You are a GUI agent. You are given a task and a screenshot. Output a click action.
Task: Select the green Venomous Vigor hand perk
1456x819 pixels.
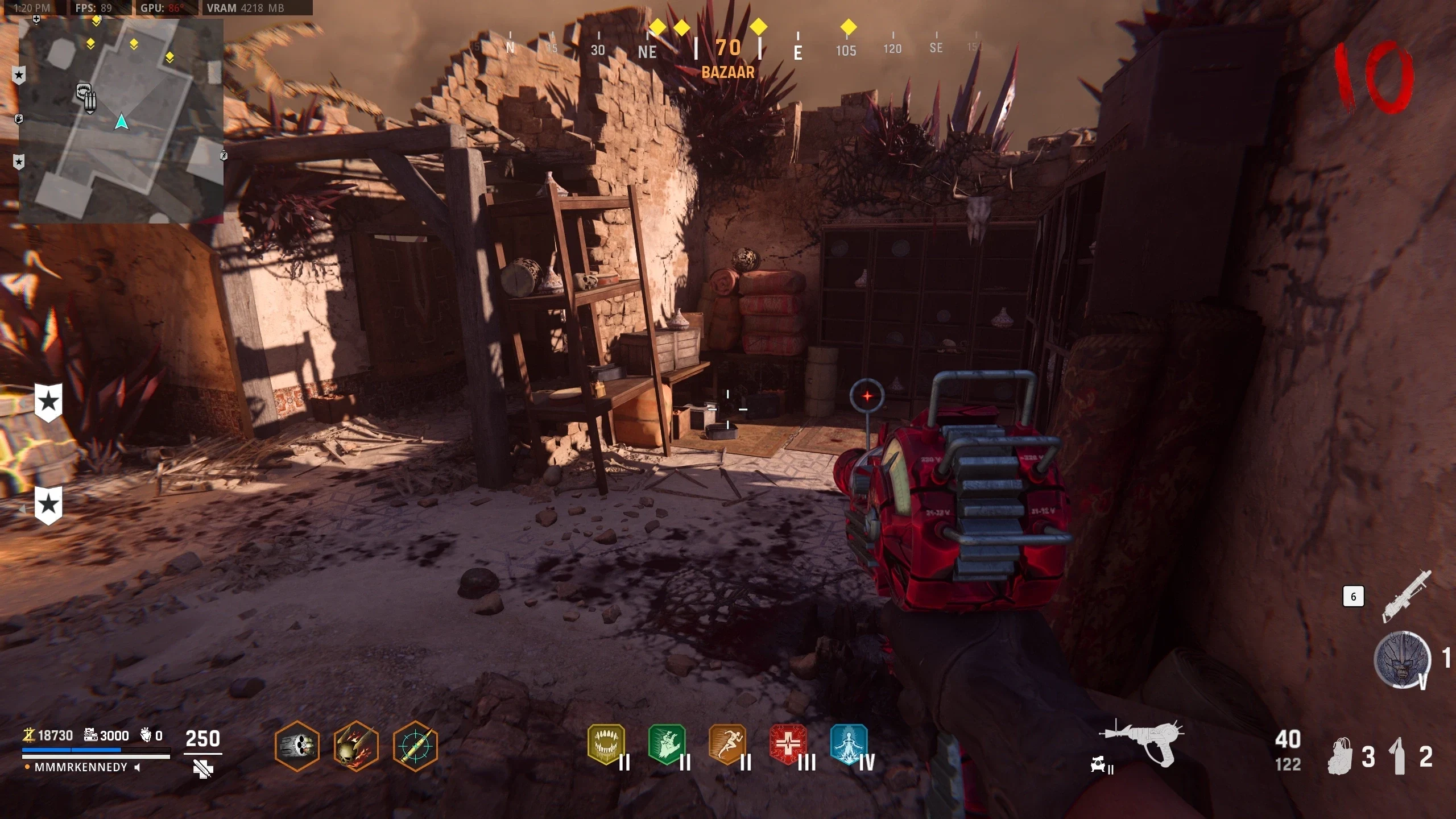(x=667, y=744)
